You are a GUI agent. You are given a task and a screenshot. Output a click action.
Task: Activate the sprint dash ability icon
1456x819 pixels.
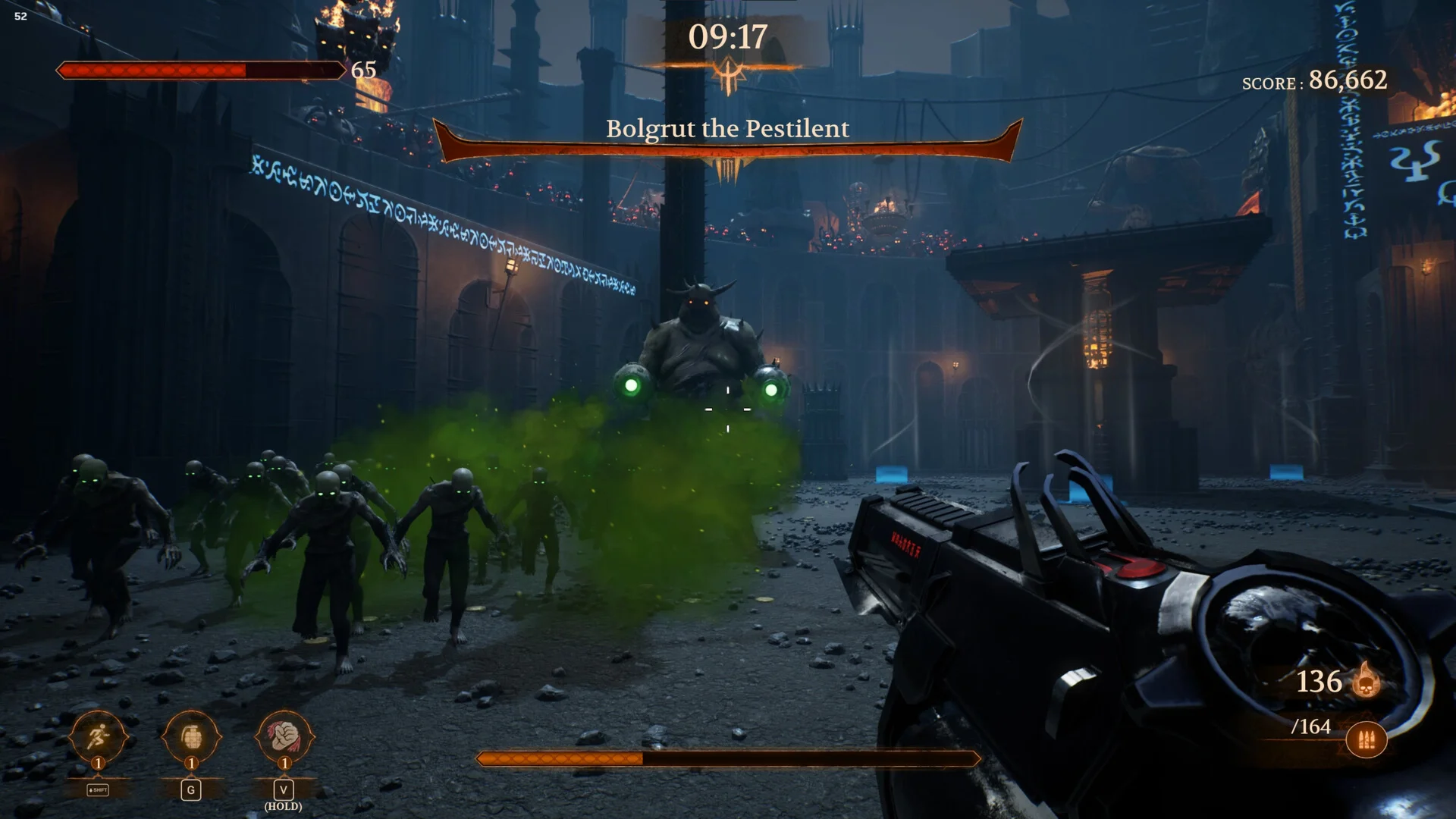coord(98,736)
